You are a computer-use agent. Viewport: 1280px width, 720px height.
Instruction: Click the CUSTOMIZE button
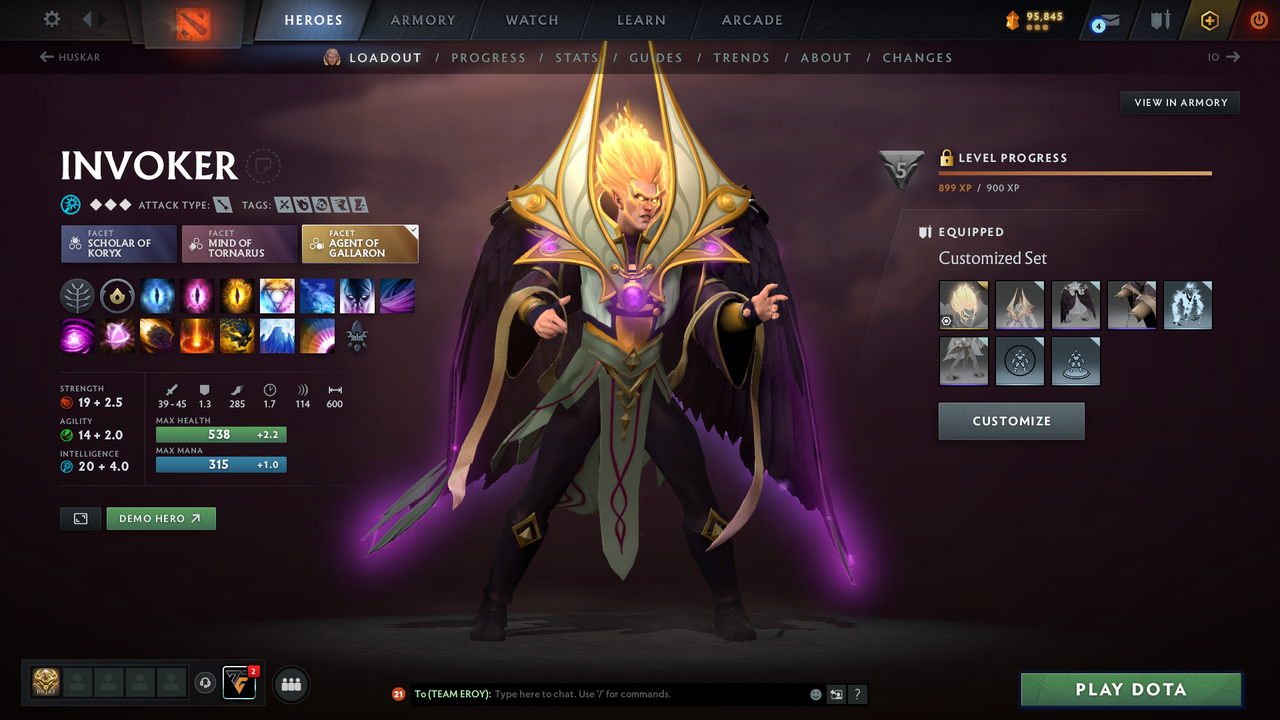[1011, 421]
